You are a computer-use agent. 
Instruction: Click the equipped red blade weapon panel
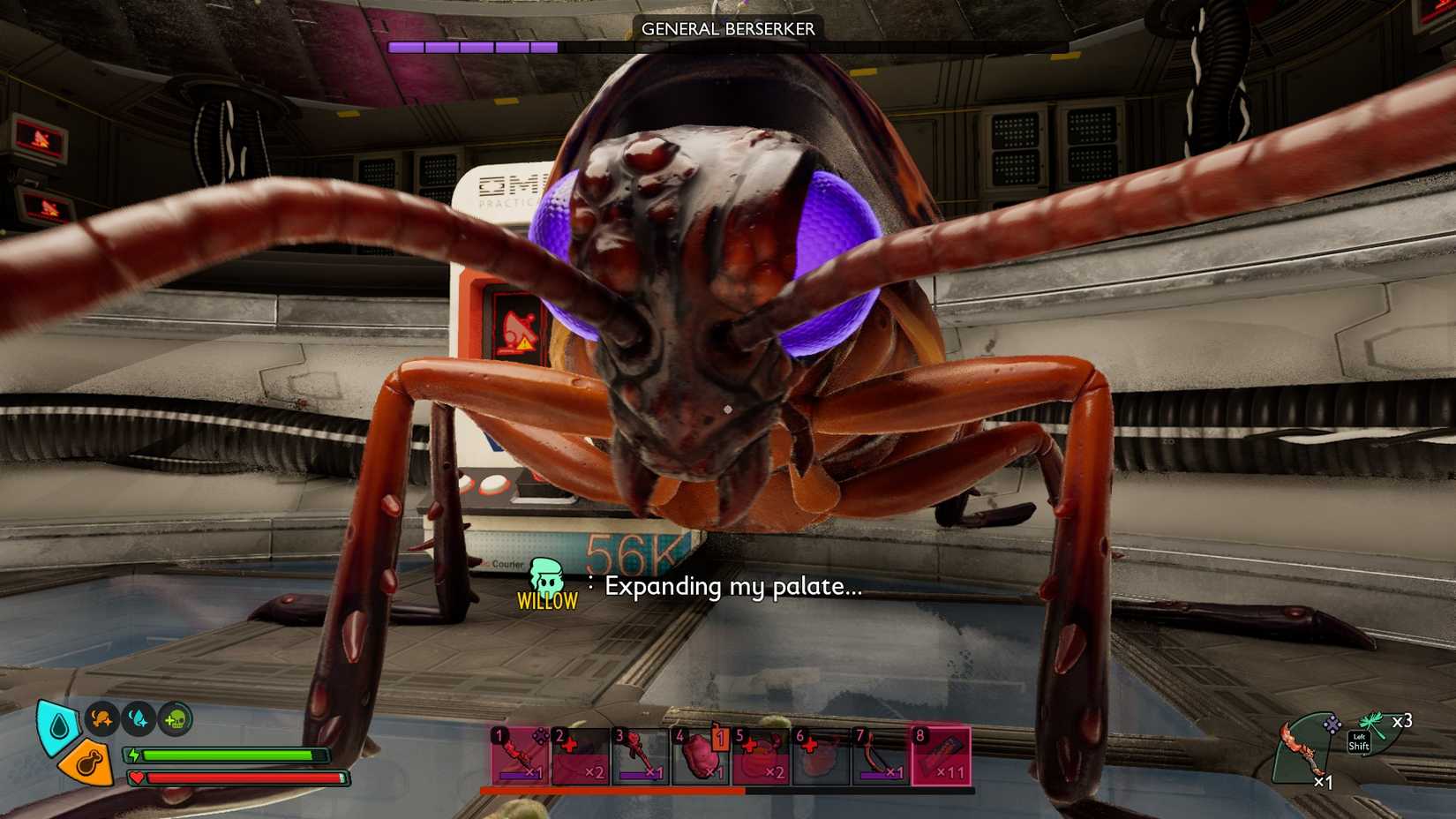coord(1306,748)
